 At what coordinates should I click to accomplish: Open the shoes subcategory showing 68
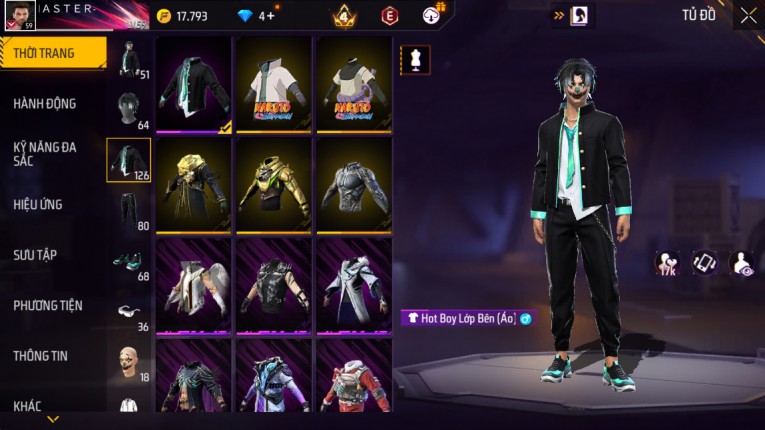click(129, 262)
